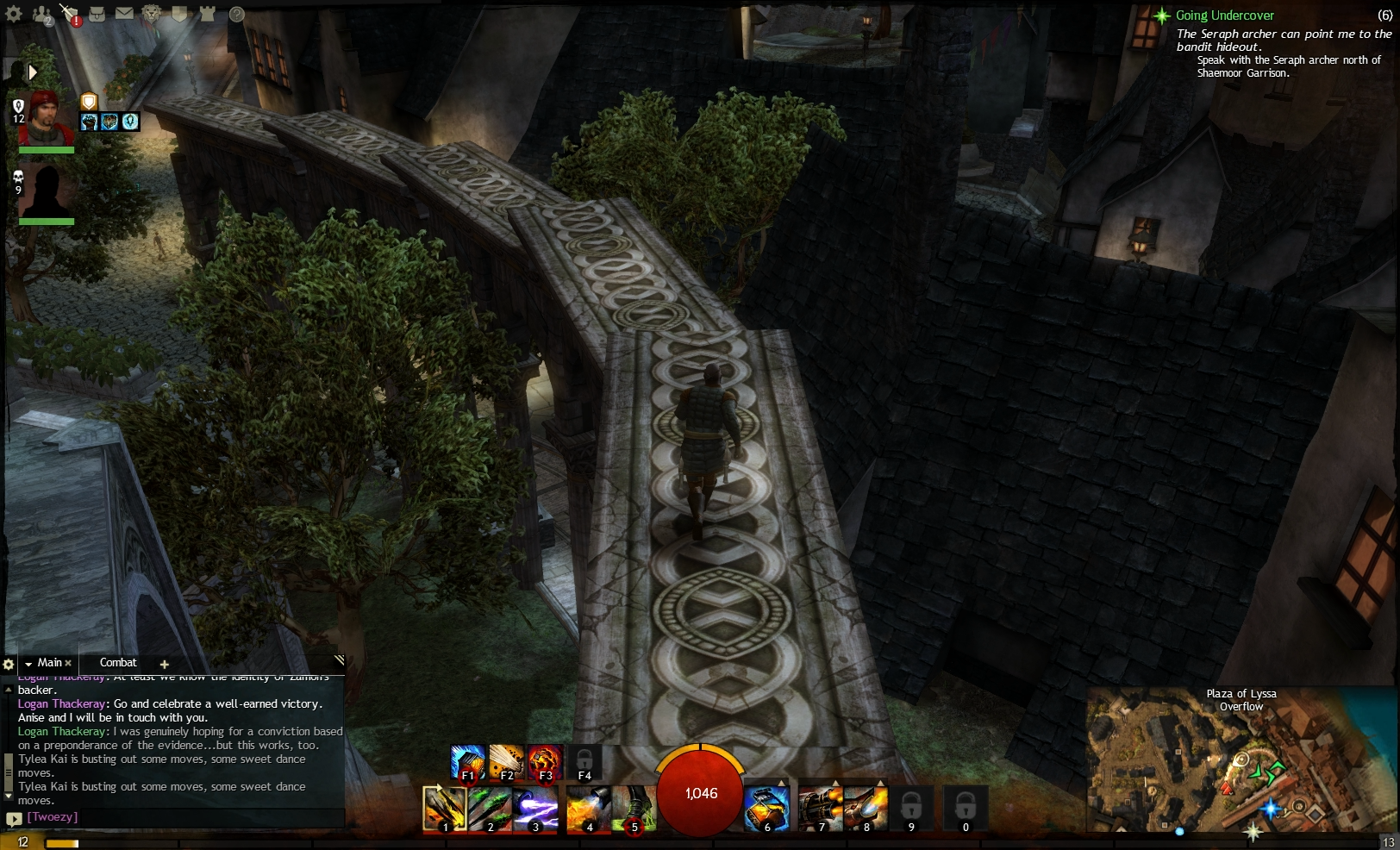The image size is (1400, 850).
Task: Click the Going Undercover quest title
Action: [1222, 15]
